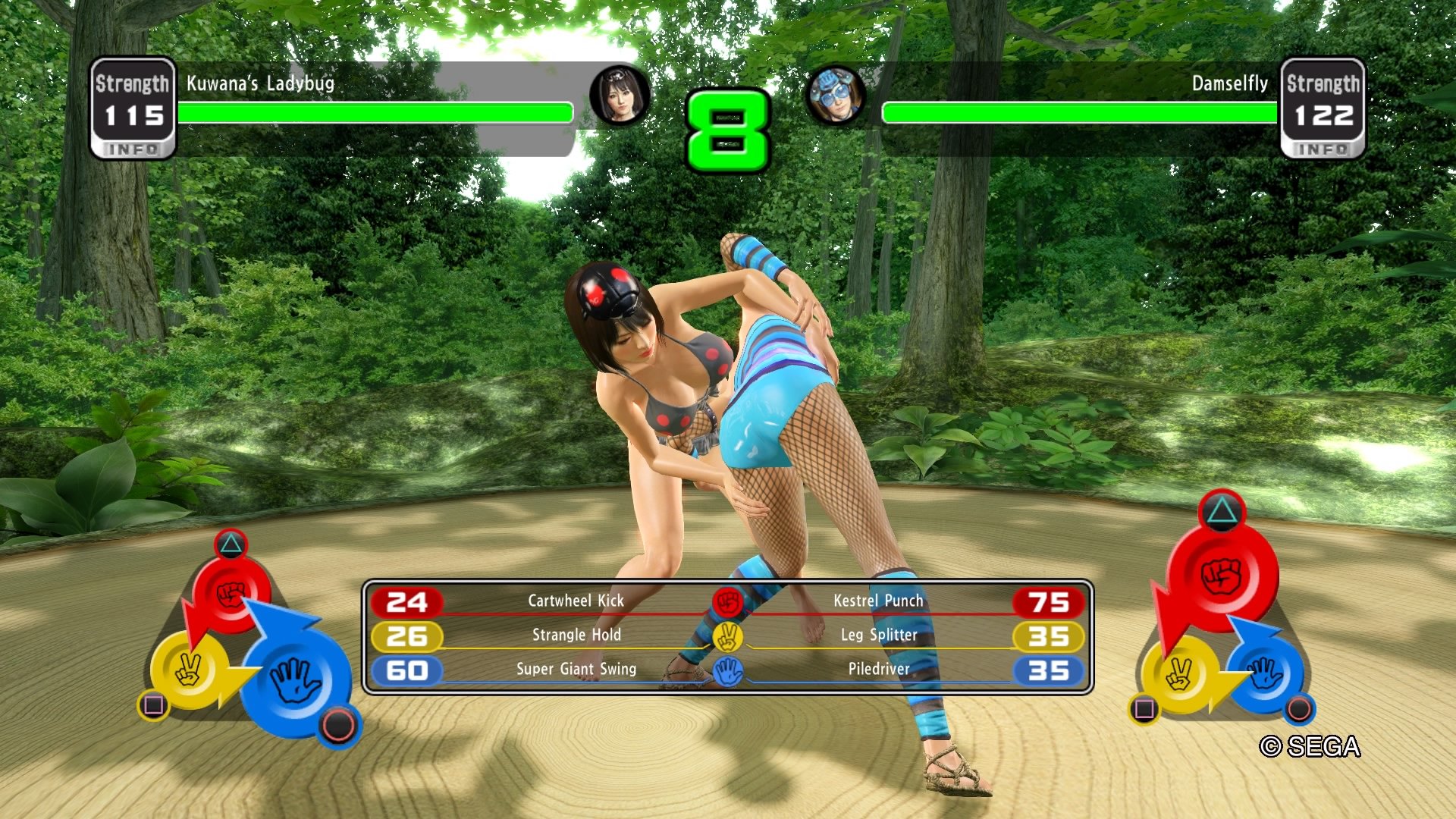Click the opponent's yellow scissors icon
The image size is (1456, 819).
tap(1179, 673)
